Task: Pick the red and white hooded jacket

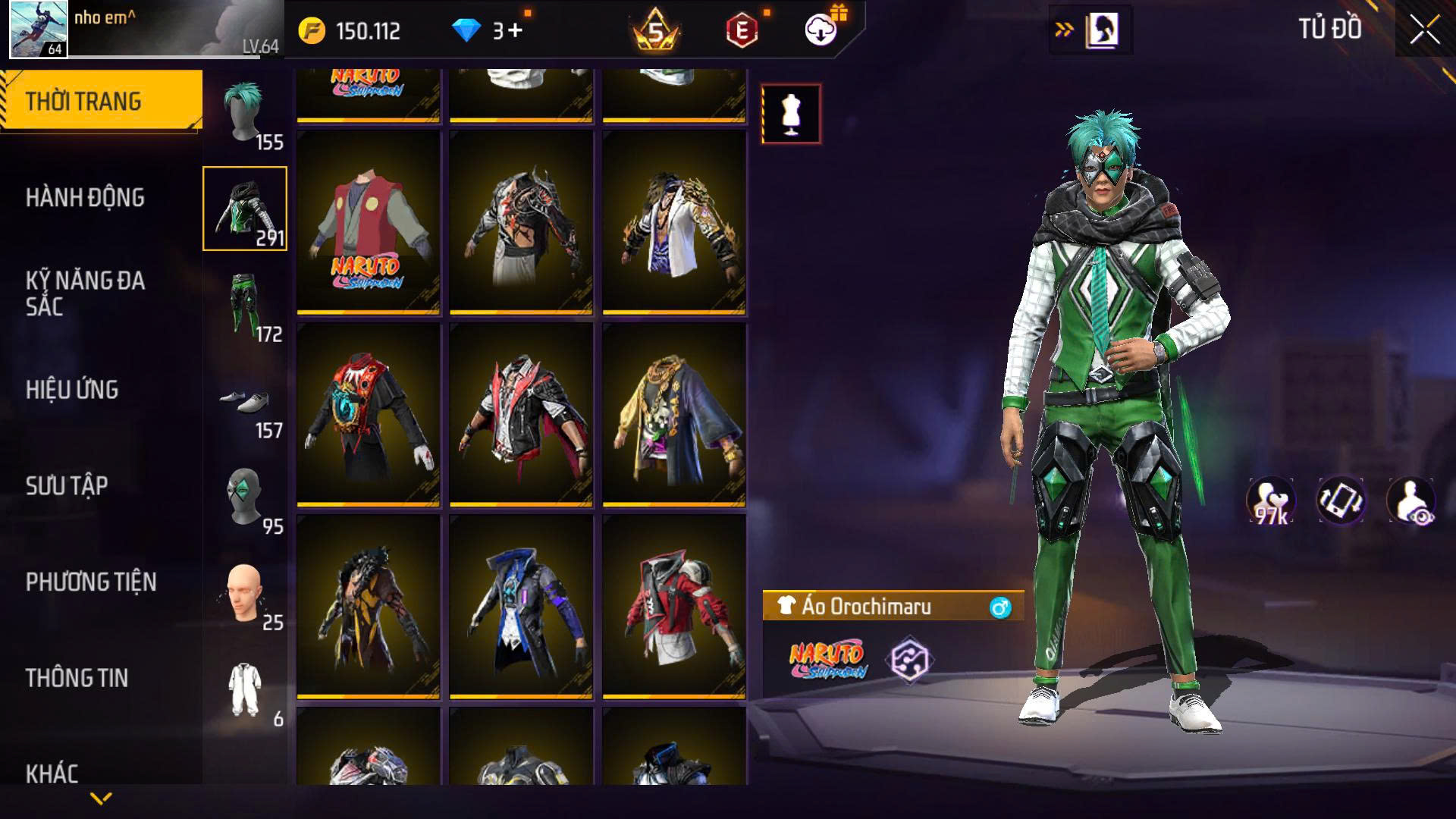Action: (674, 606)
